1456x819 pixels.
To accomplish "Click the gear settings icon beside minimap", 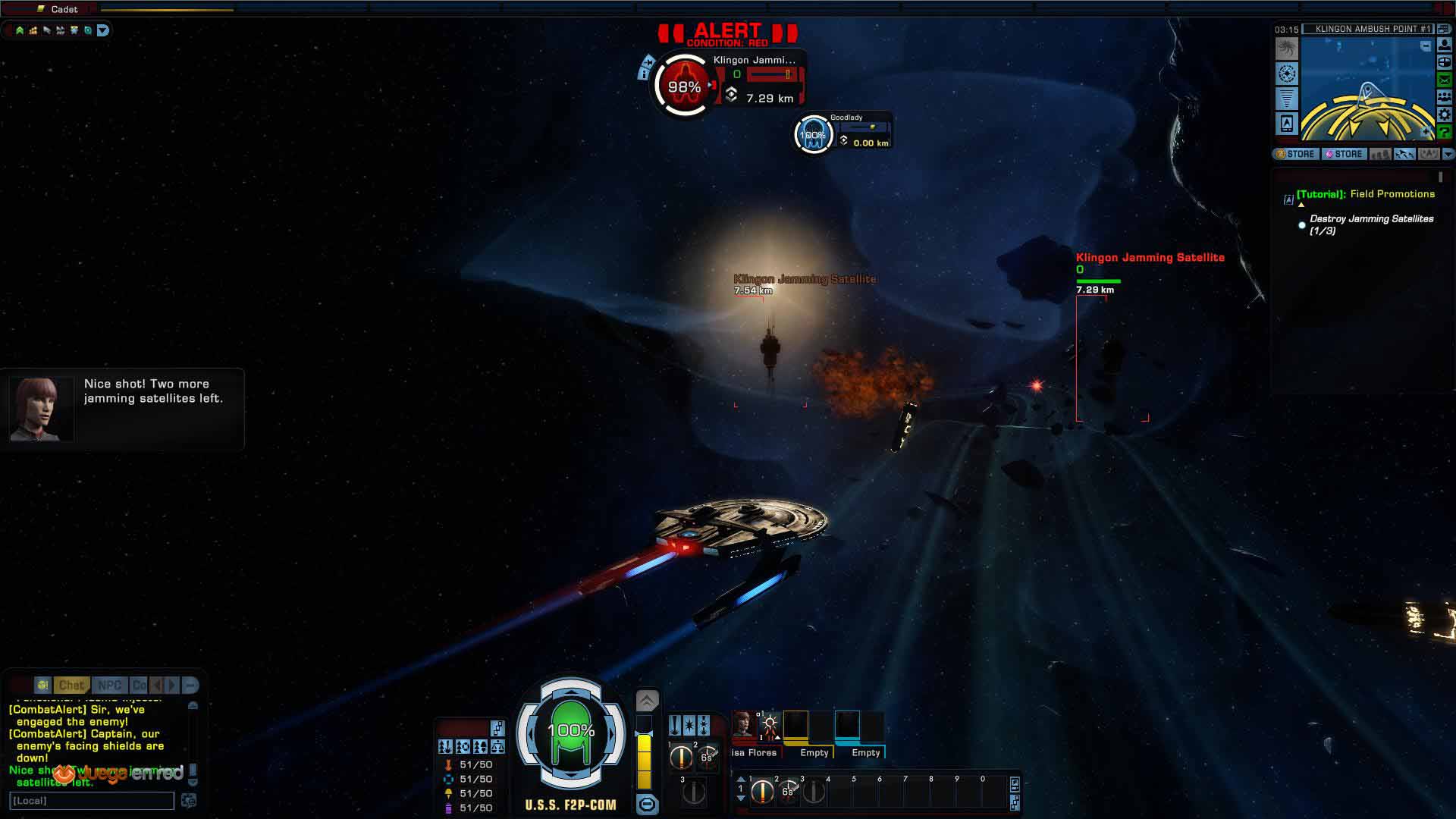I will pos(1444,115).
